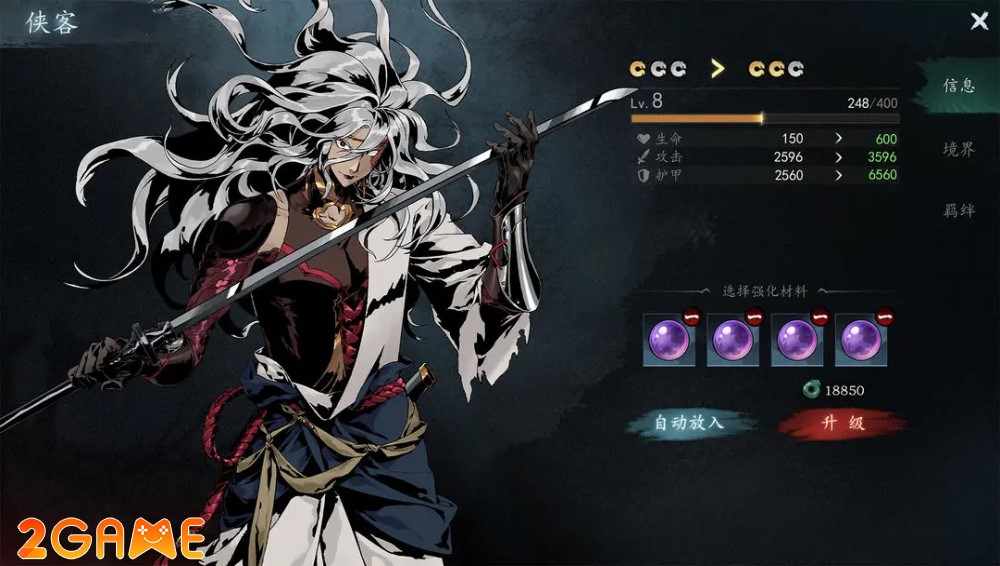
Task: Close the 侠客 character screen
Action: pos(979,21)
